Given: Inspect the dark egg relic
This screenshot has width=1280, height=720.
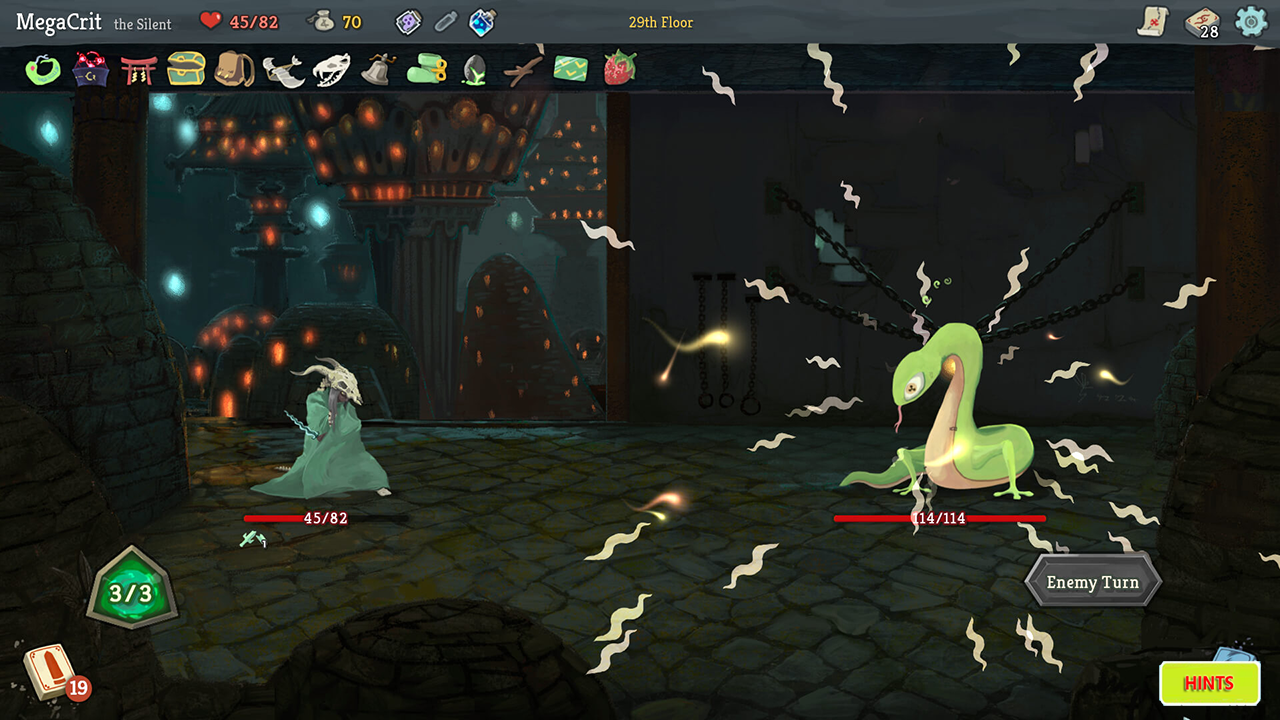Looking at the screenshot, I should 474,70.
